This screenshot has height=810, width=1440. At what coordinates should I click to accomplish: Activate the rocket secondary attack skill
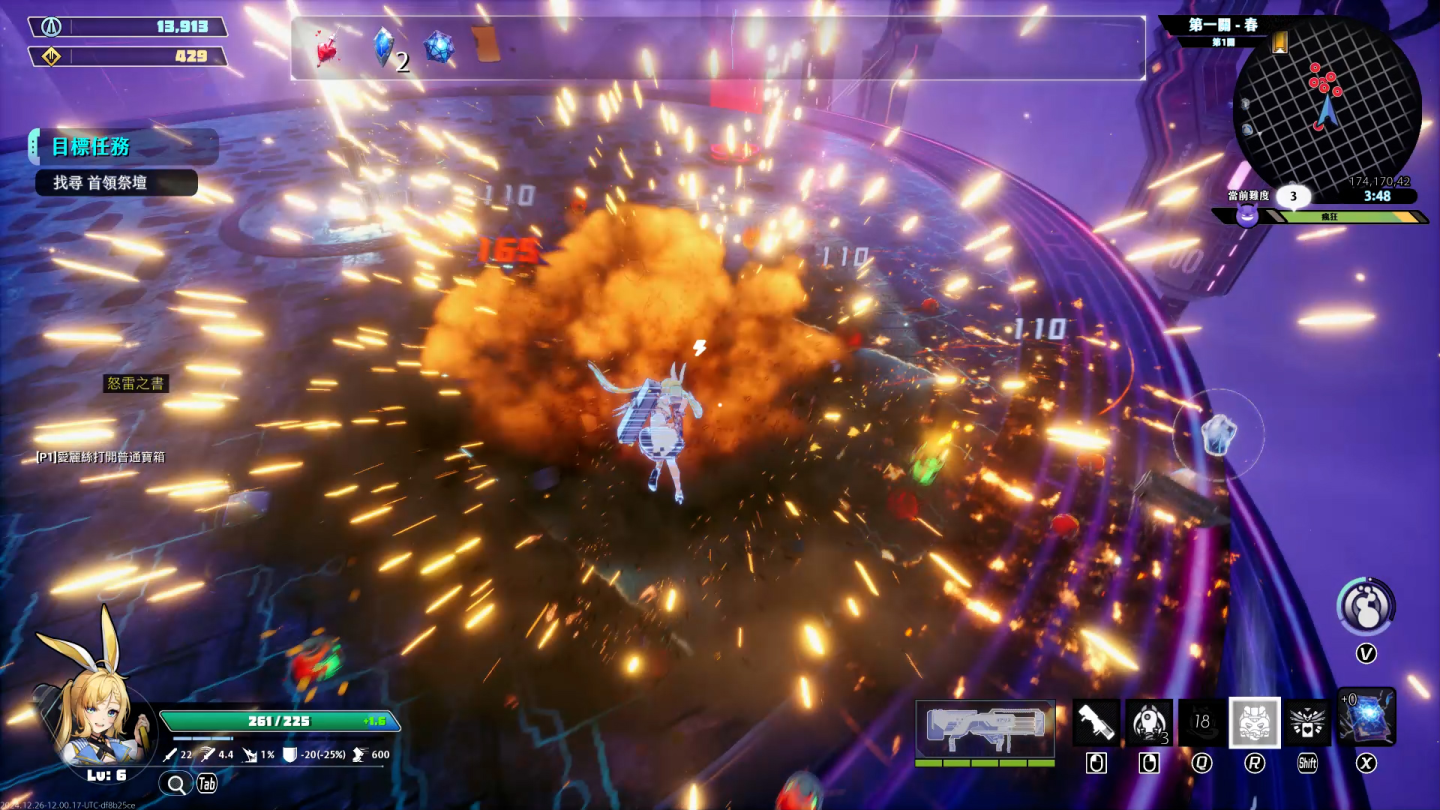point(1149,722)
